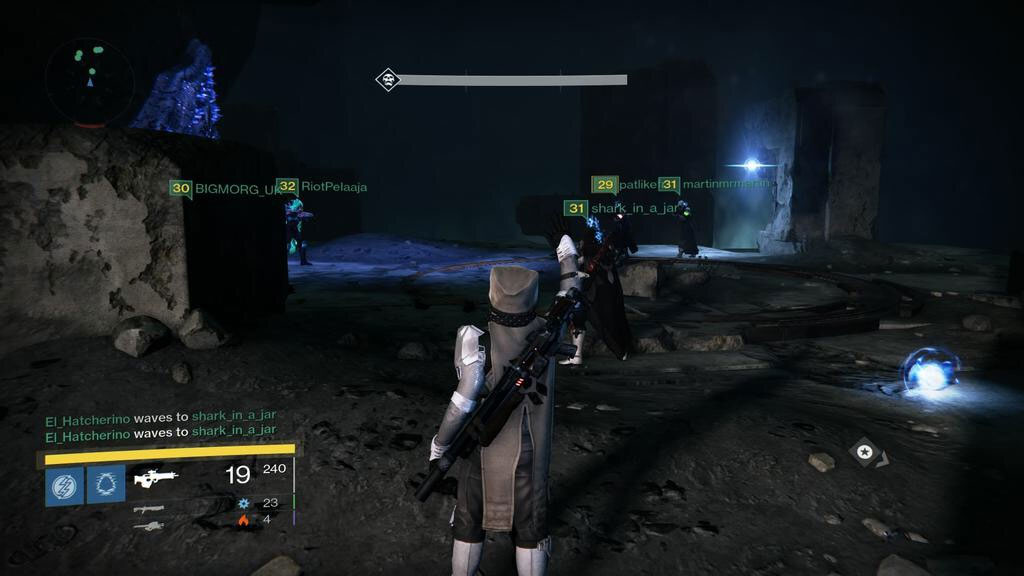Choose the heavy weapon icon
This screenshot has height=576, width=1024.
(x=148, y=526)
